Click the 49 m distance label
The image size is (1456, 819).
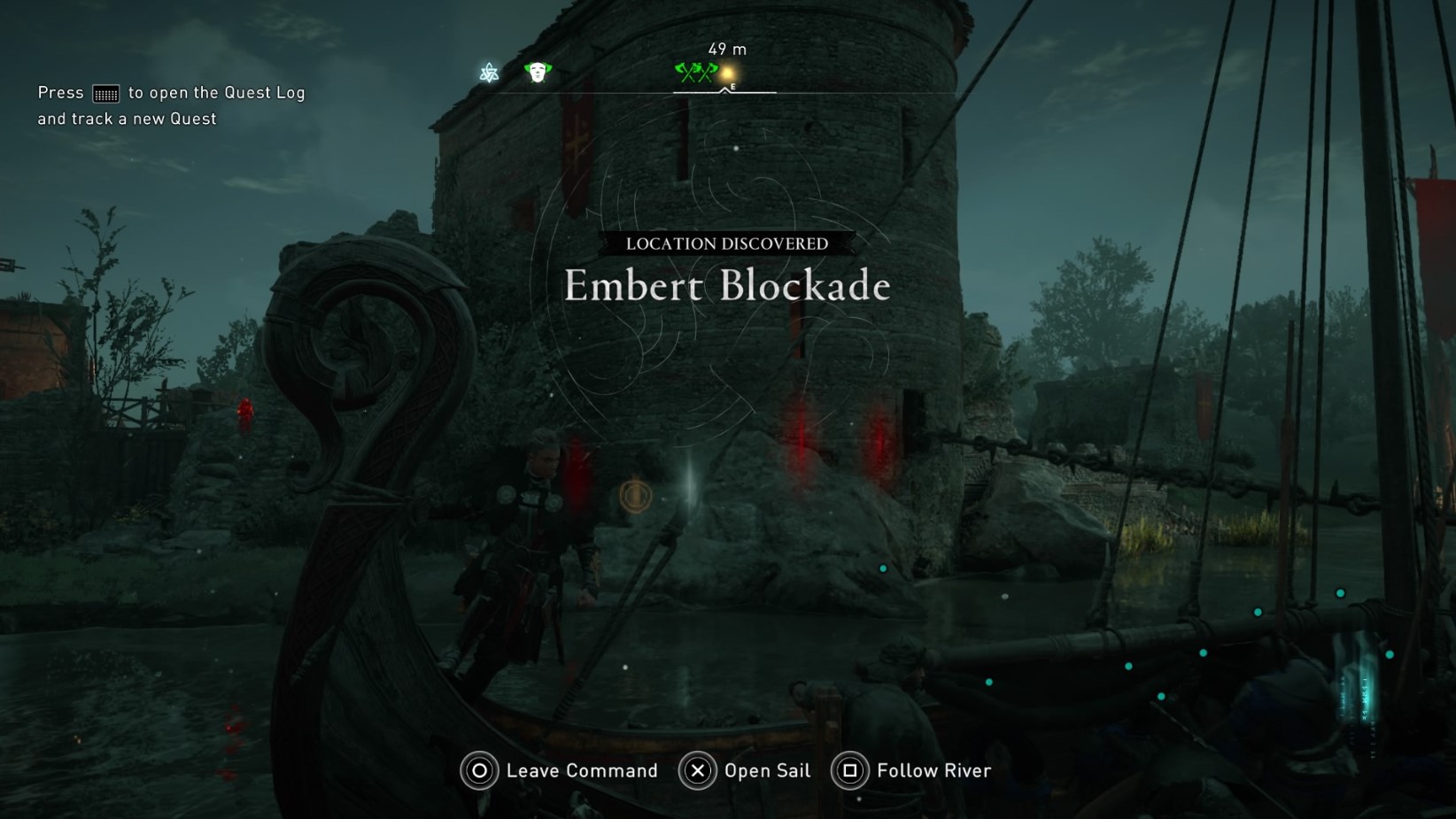point(725,49)
